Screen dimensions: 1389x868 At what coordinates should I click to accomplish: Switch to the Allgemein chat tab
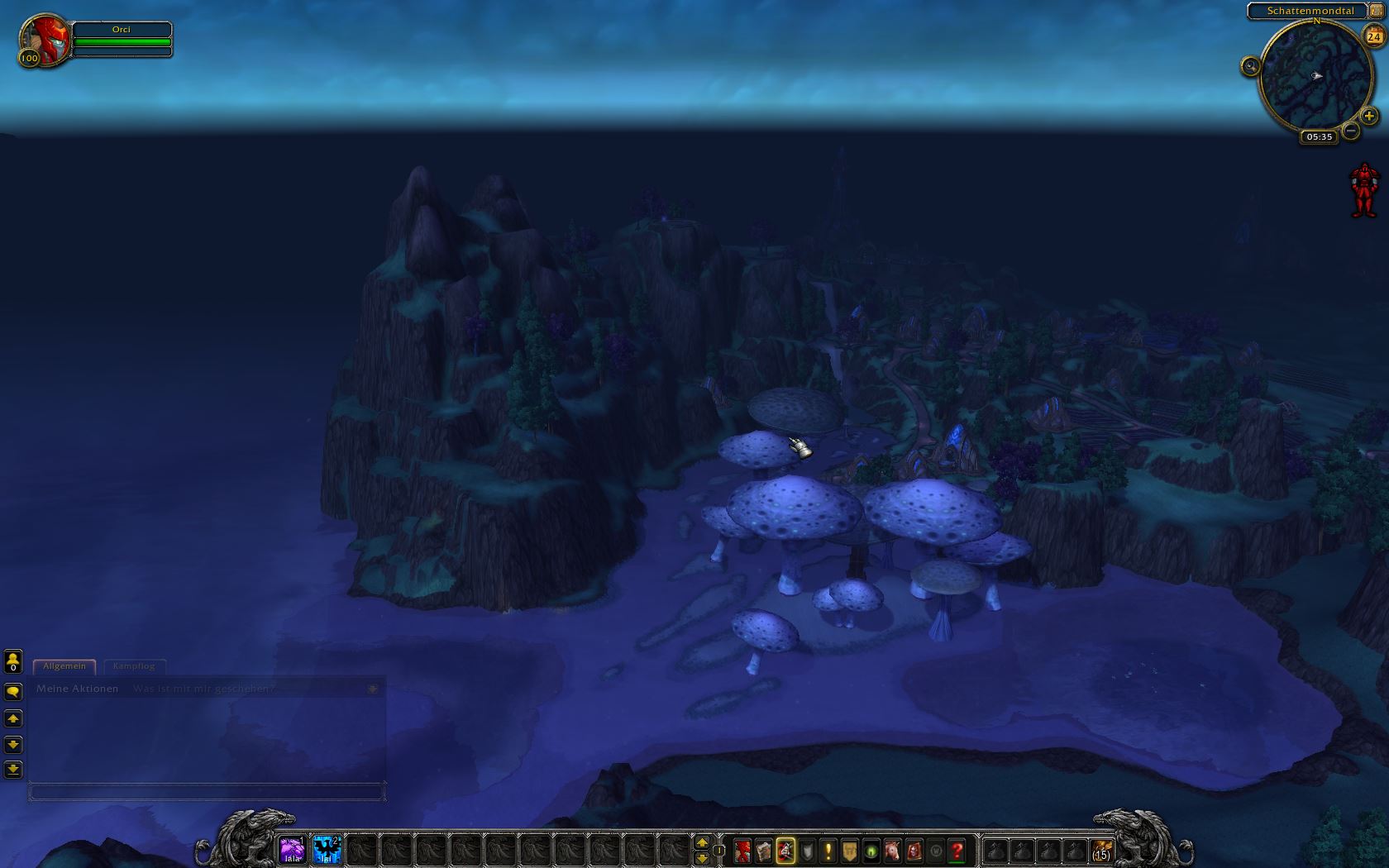pos(64,666)
